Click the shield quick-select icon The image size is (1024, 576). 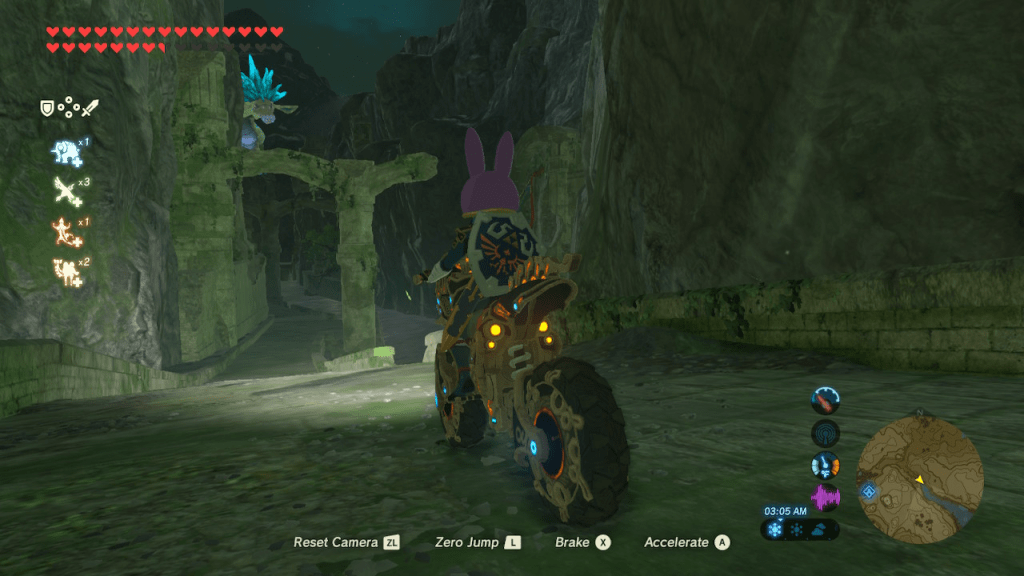pyautogui.click(x=47, y=107)
